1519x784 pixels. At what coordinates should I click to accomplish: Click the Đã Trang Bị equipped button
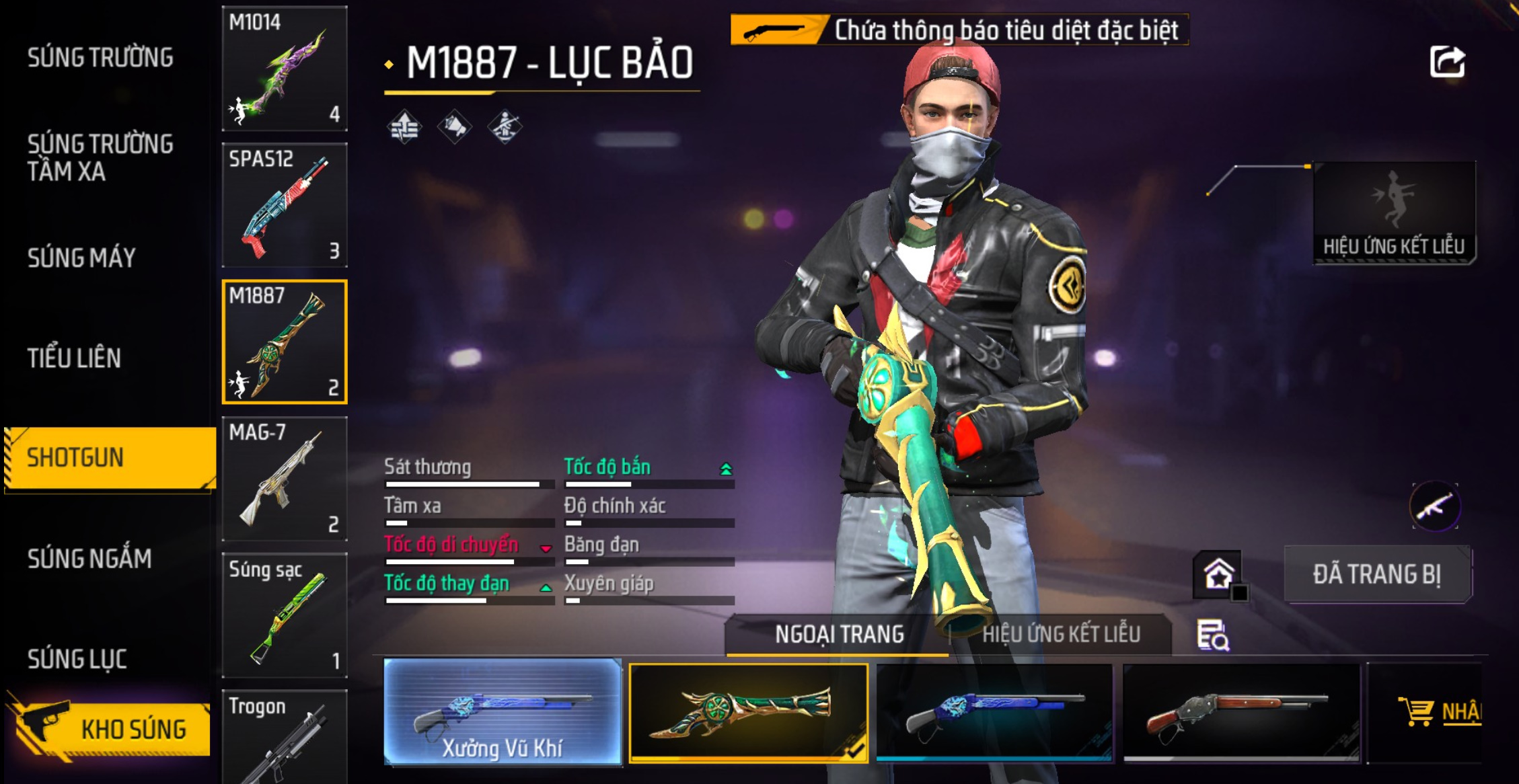[1377, 574]
